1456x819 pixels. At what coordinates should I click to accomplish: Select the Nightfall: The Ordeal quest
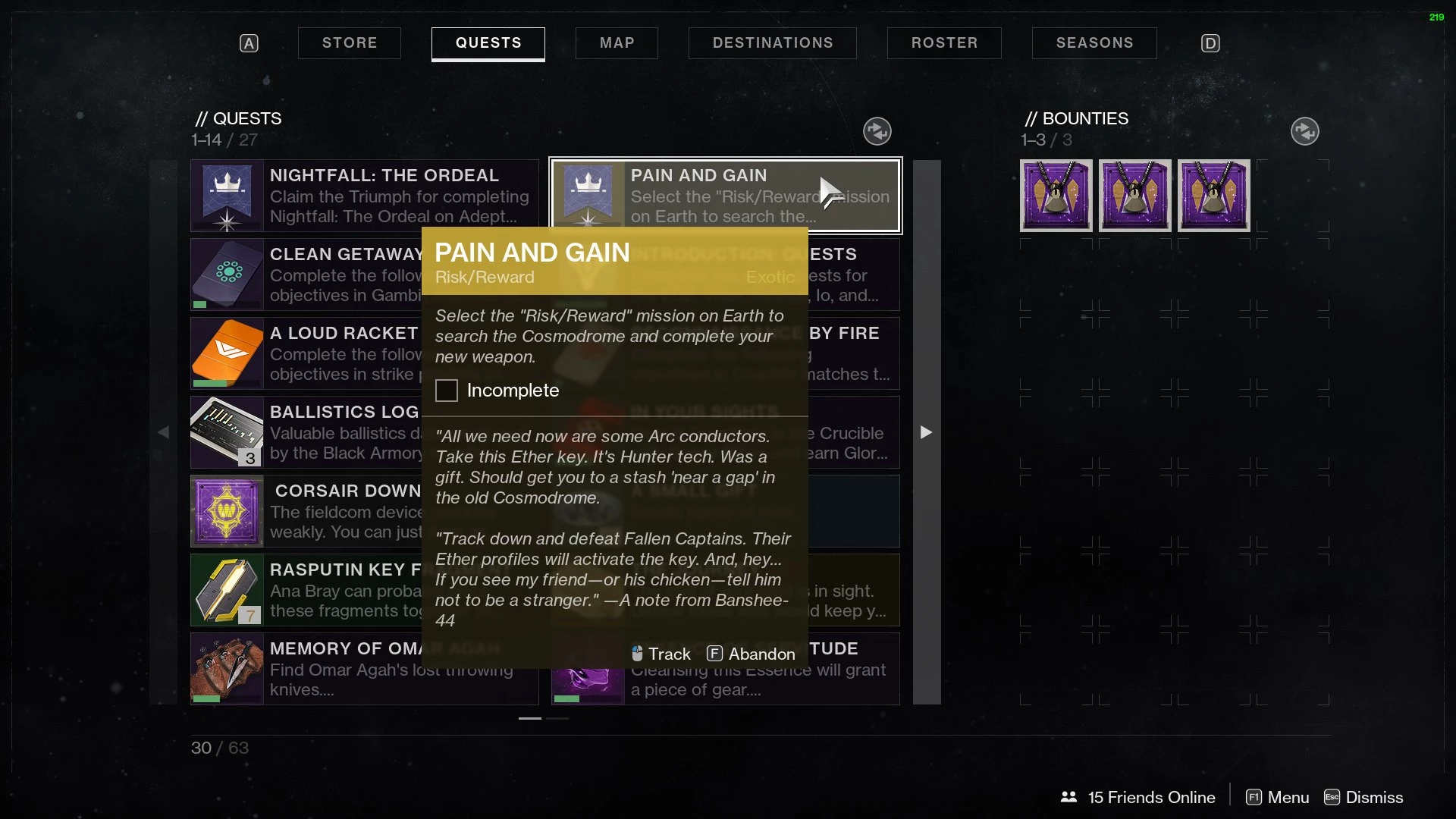pyautogui.click(x=364, y=196)
